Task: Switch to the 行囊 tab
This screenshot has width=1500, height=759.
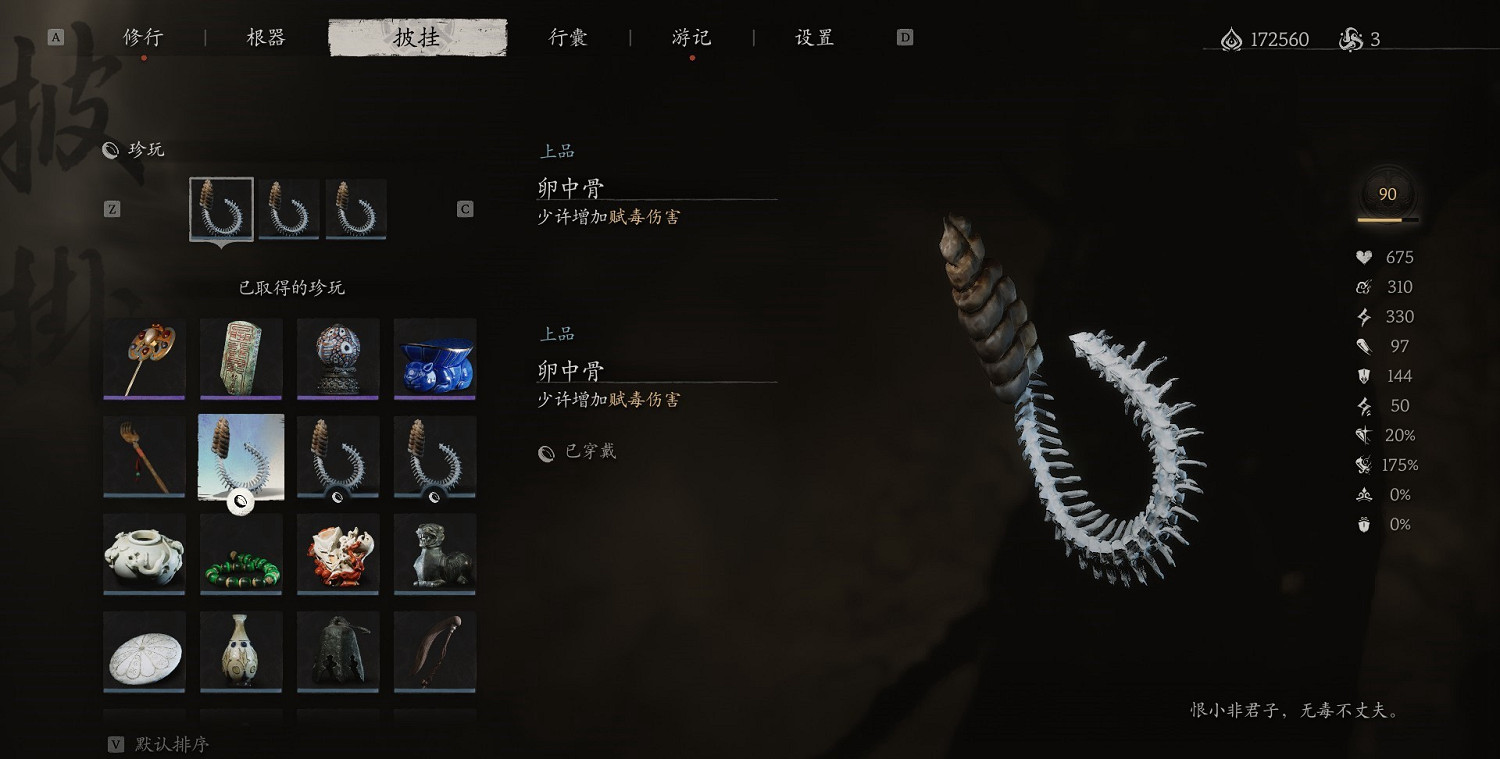Action: point(568,37)
